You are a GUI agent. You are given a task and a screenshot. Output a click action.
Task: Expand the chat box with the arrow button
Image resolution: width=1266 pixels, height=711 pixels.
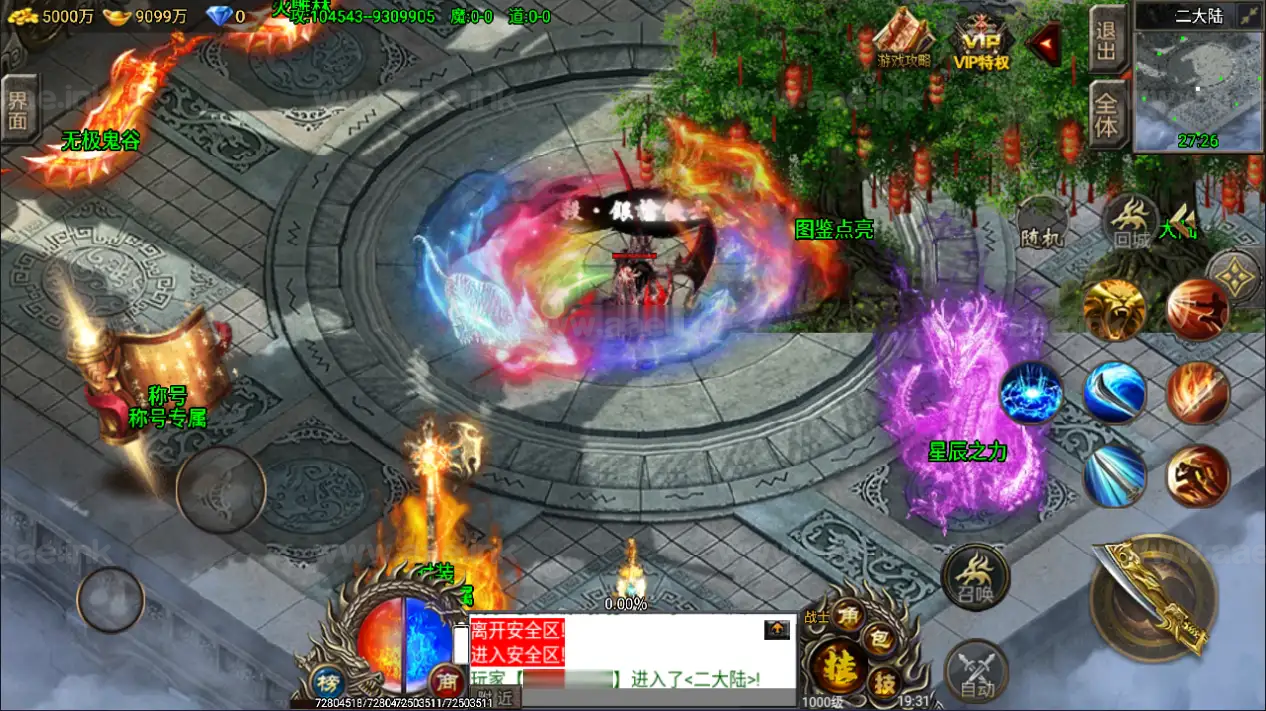pyautogui.click(x=777, y=629)
